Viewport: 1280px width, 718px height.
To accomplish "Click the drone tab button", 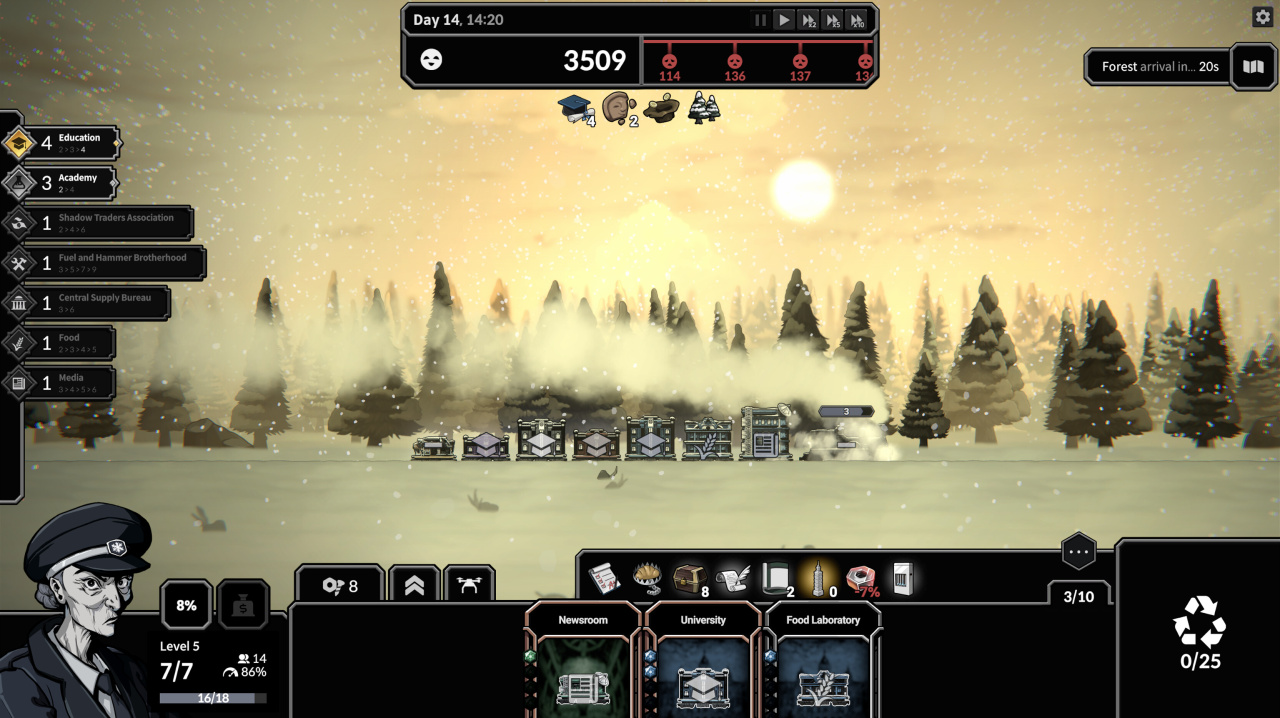I will click(x=469, y=587).
